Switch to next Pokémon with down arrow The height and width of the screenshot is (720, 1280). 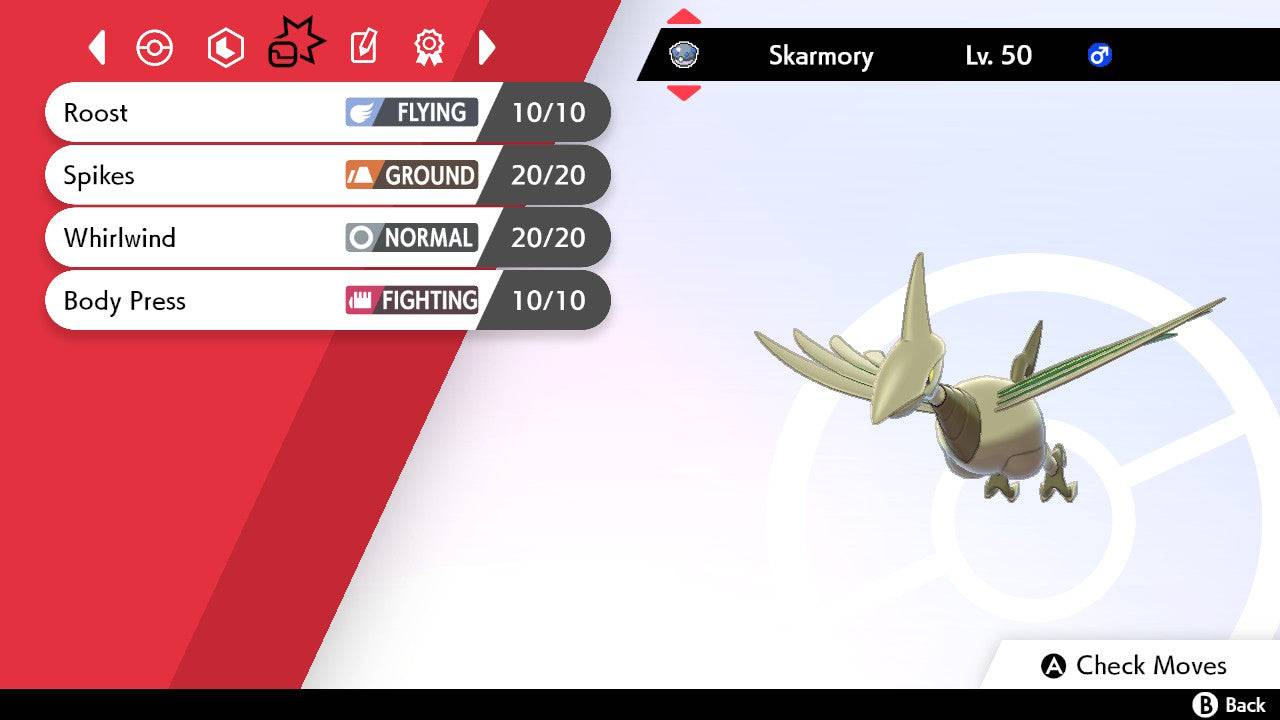click(x=683, y=93)
